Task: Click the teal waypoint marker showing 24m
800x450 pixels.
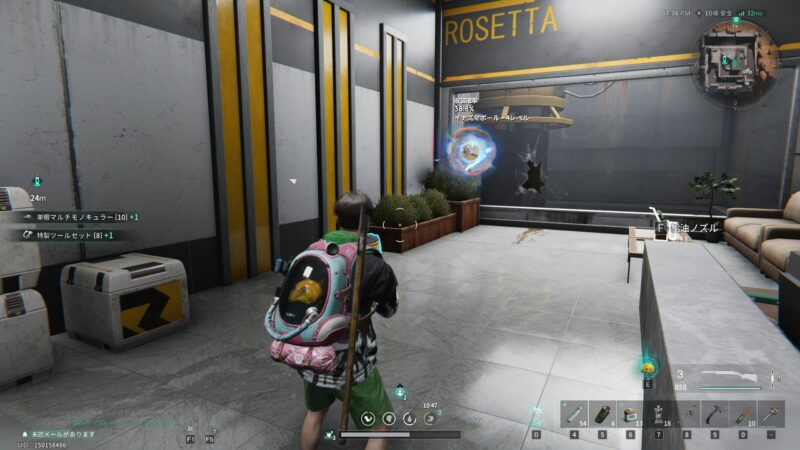Action: [x=37, y=182]
